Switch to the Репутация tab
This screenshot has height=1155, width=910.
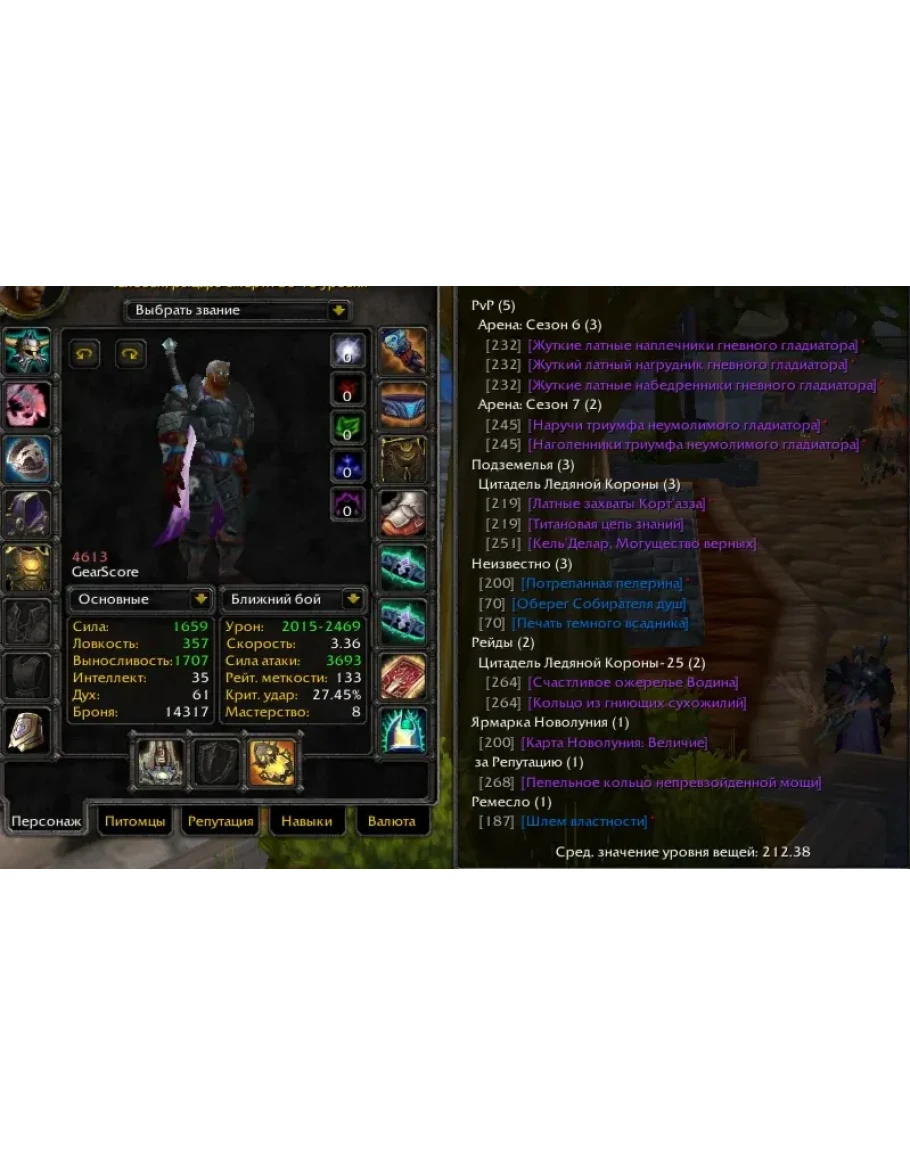click(220, 821)
